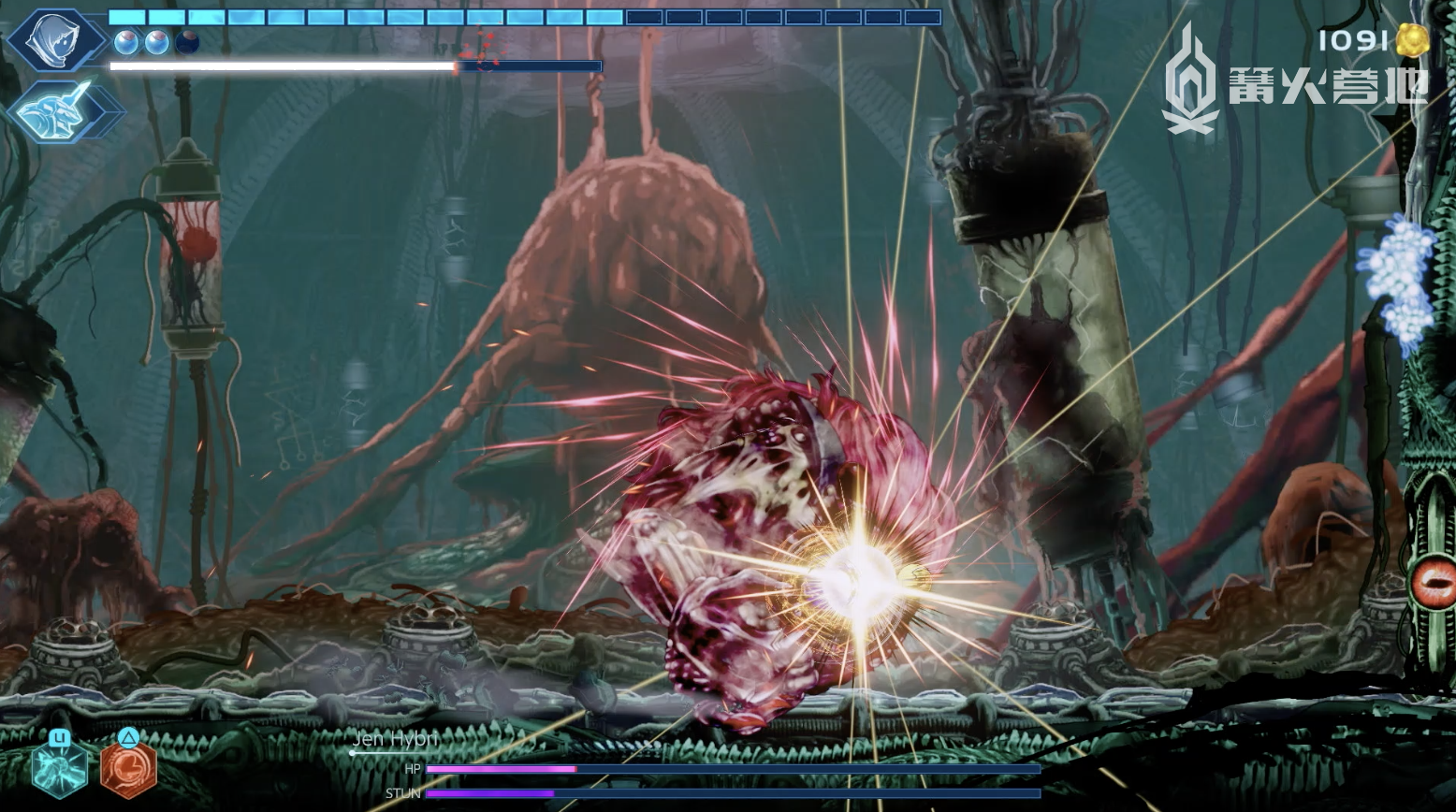Click the hooded character portrait
The width and height of the screenshot is (1456, 812).
[x=56, y=40]
